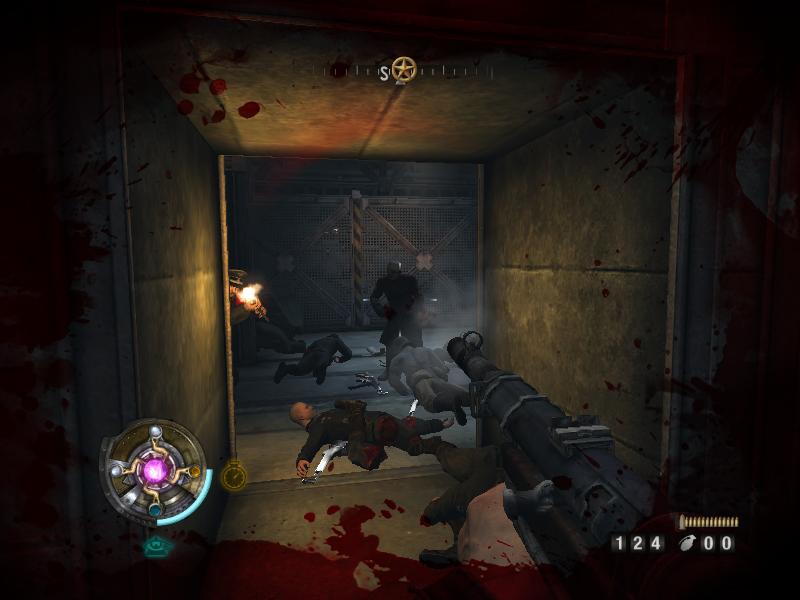Select the grenade icon
Viewport: 800px width, 600px height.
pyautogui.click(x=687, y=544)
